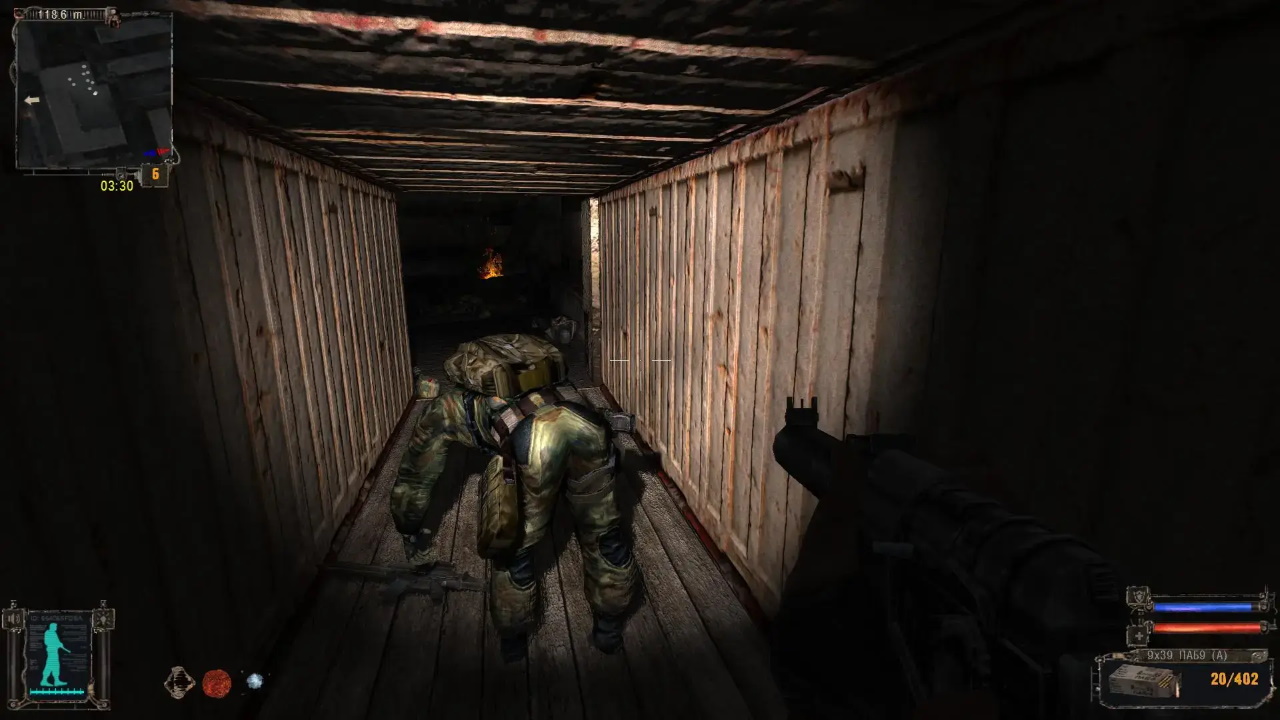Select the tan diamond-shaped status icon
The image size is (1280, 720).
coord(179,682)
